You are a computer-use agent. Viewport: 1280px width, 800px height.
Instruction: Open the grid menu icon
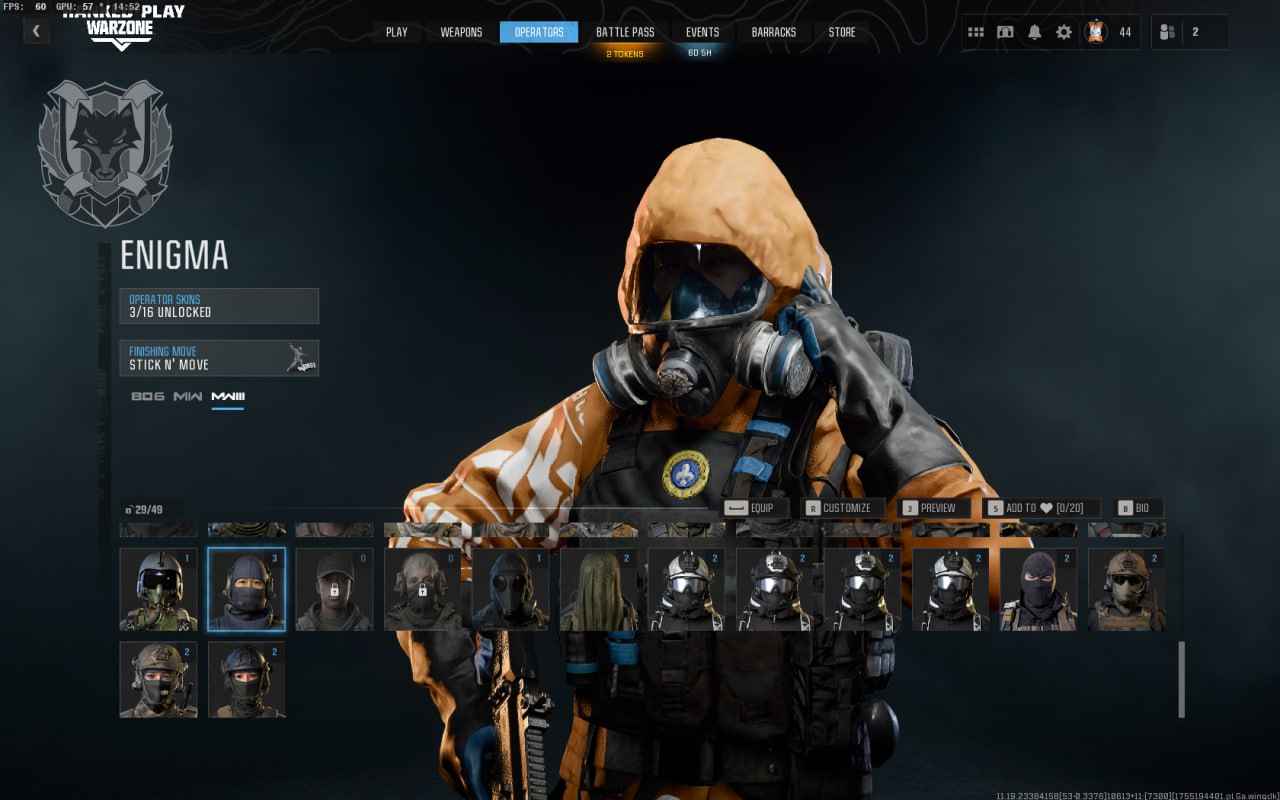pos(976,32)
